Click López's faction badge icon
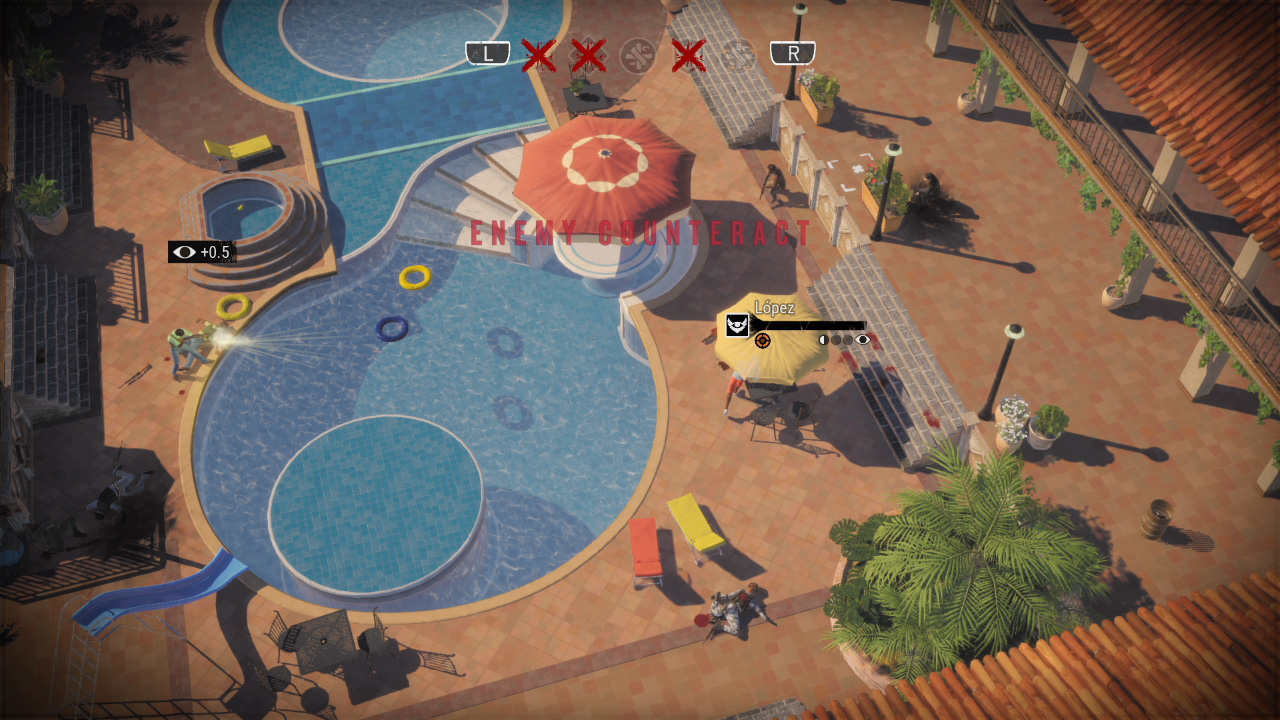This screenshot has height=720, width=1280. pos(737,325)
